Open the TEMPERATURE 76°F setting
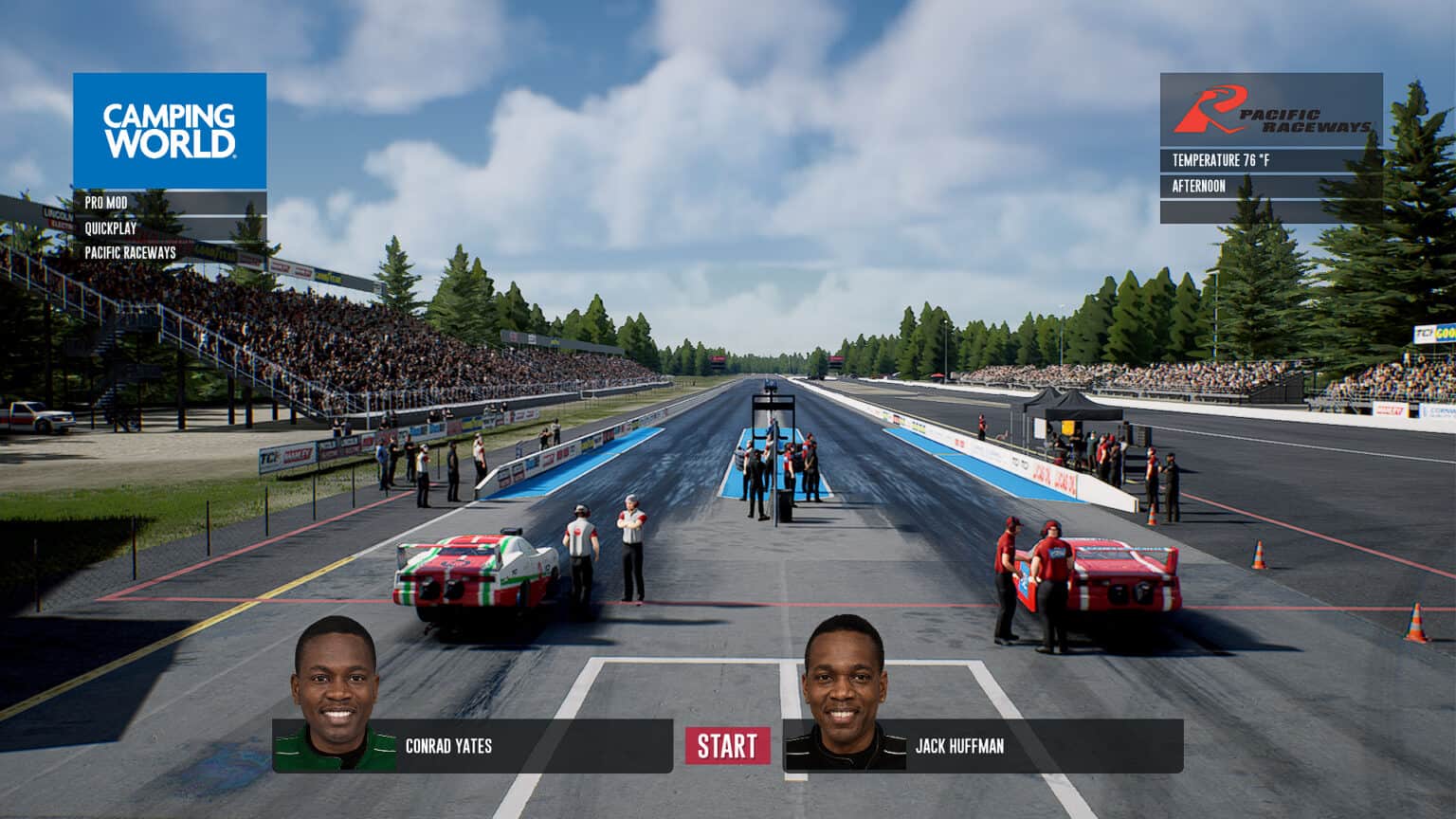The height and width of the screenshot is (819, 1456). point(1219,161)
